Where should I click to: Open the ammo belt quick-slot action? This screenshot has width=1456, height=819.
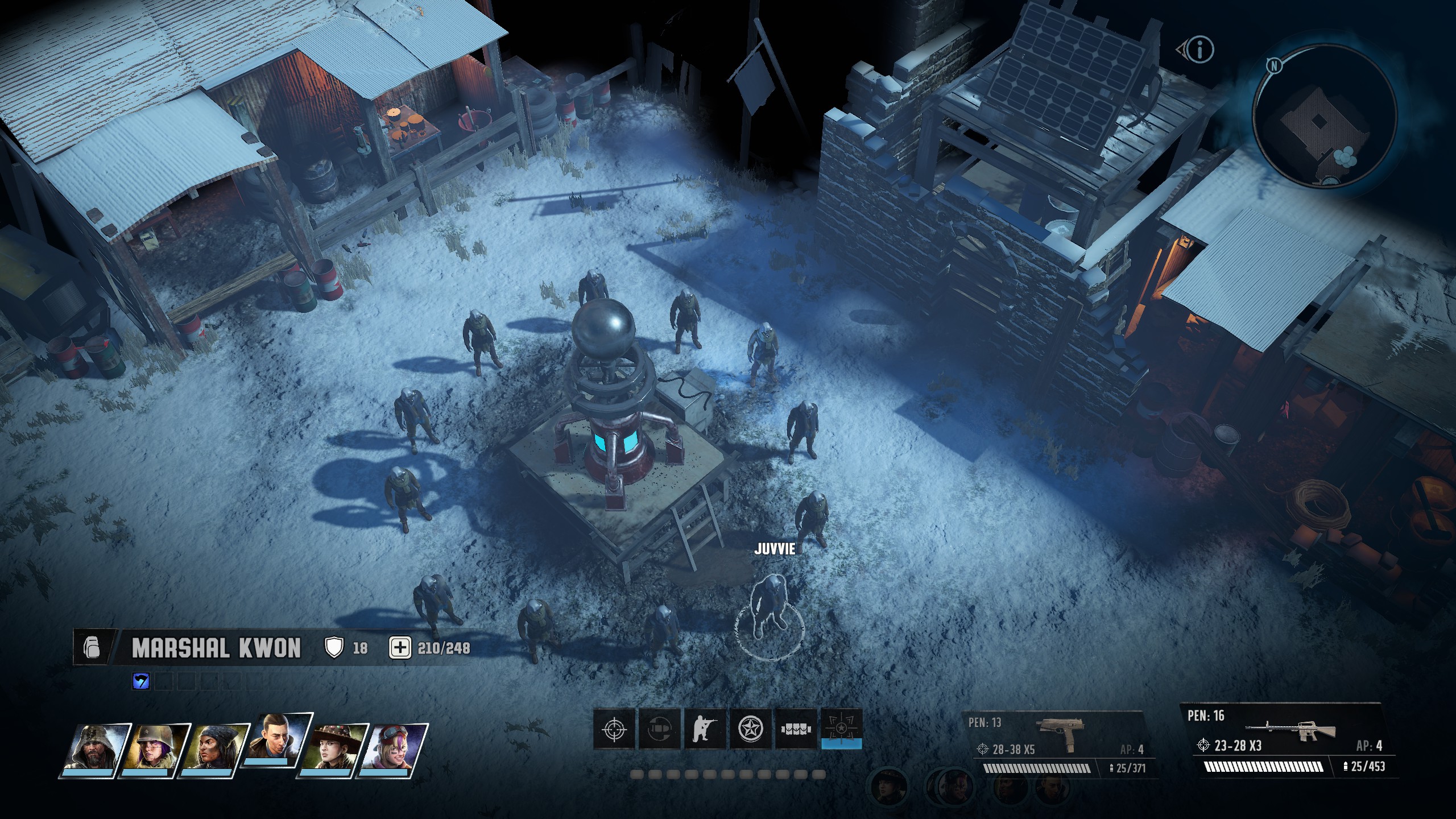point(796,729)
